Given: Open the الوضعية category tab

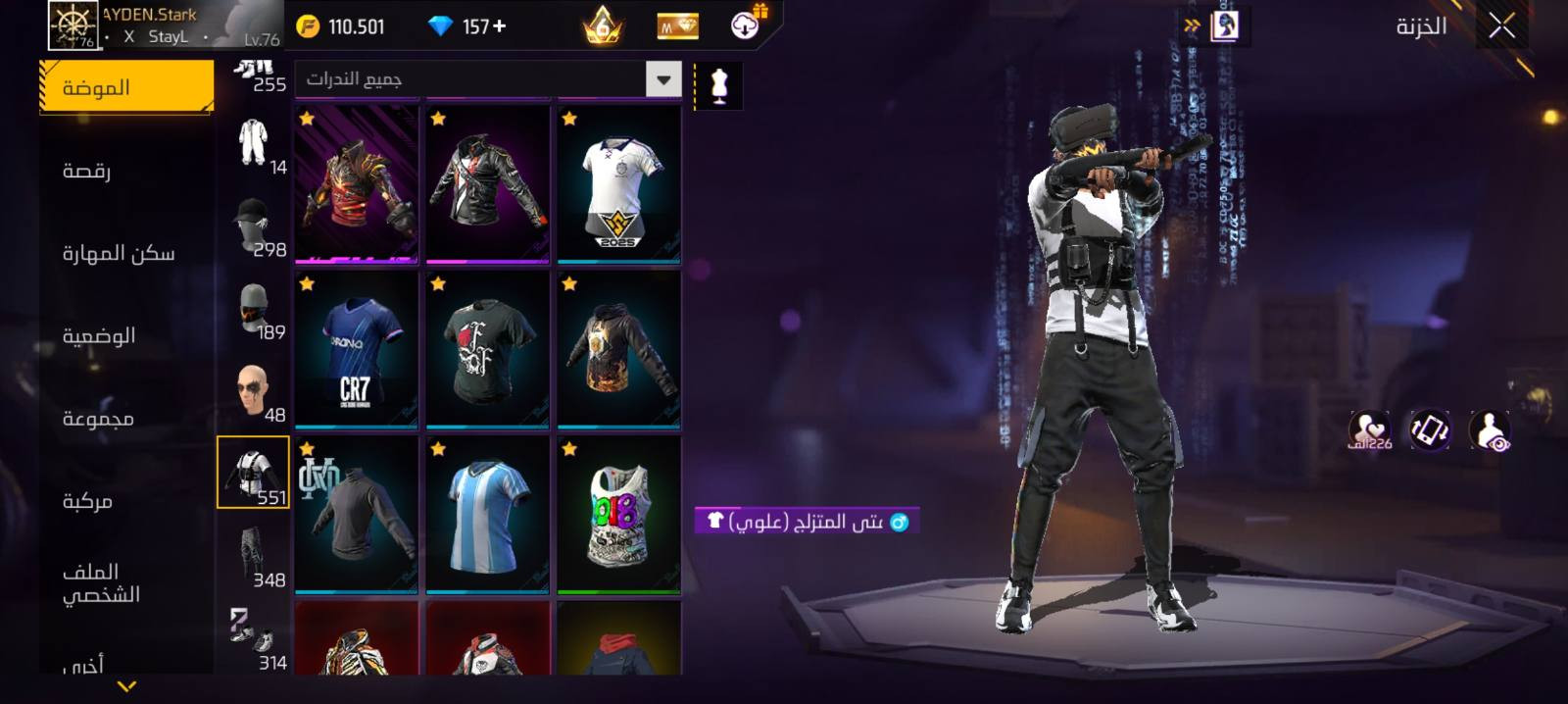Looking at the screenshot, I should pos(99,336).
